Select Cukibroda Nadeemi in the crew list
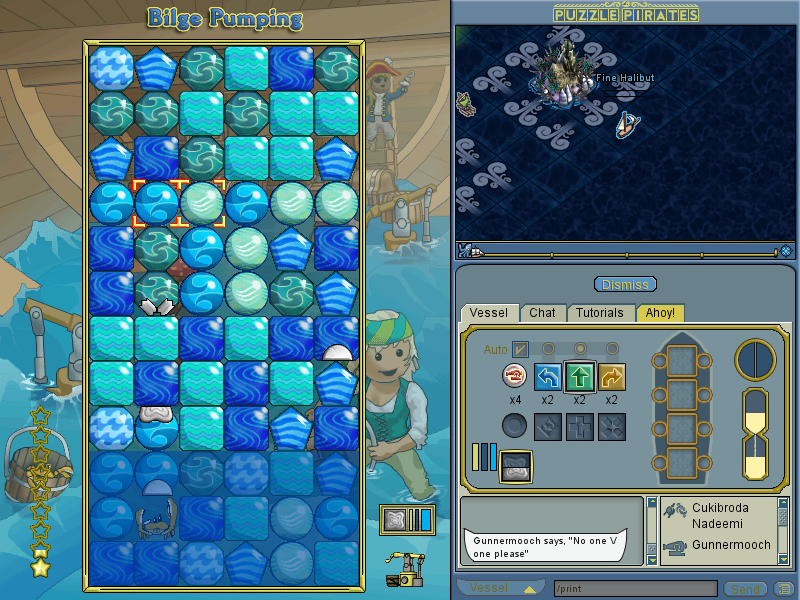800x600 pixels. tap(718, 515)
